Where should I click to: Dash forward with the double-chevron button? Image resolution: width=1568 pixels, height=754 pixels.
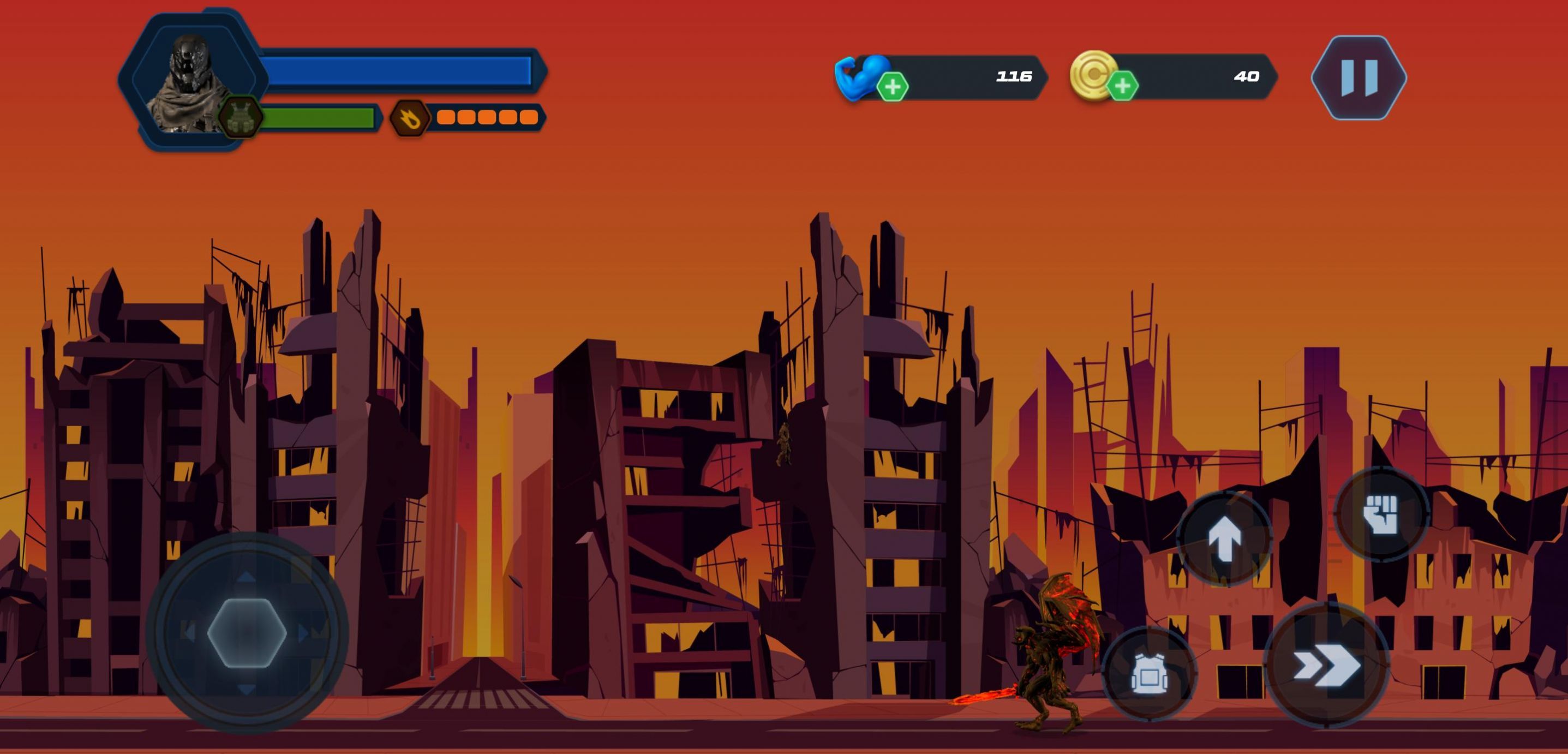click(x=1326, y=666)
